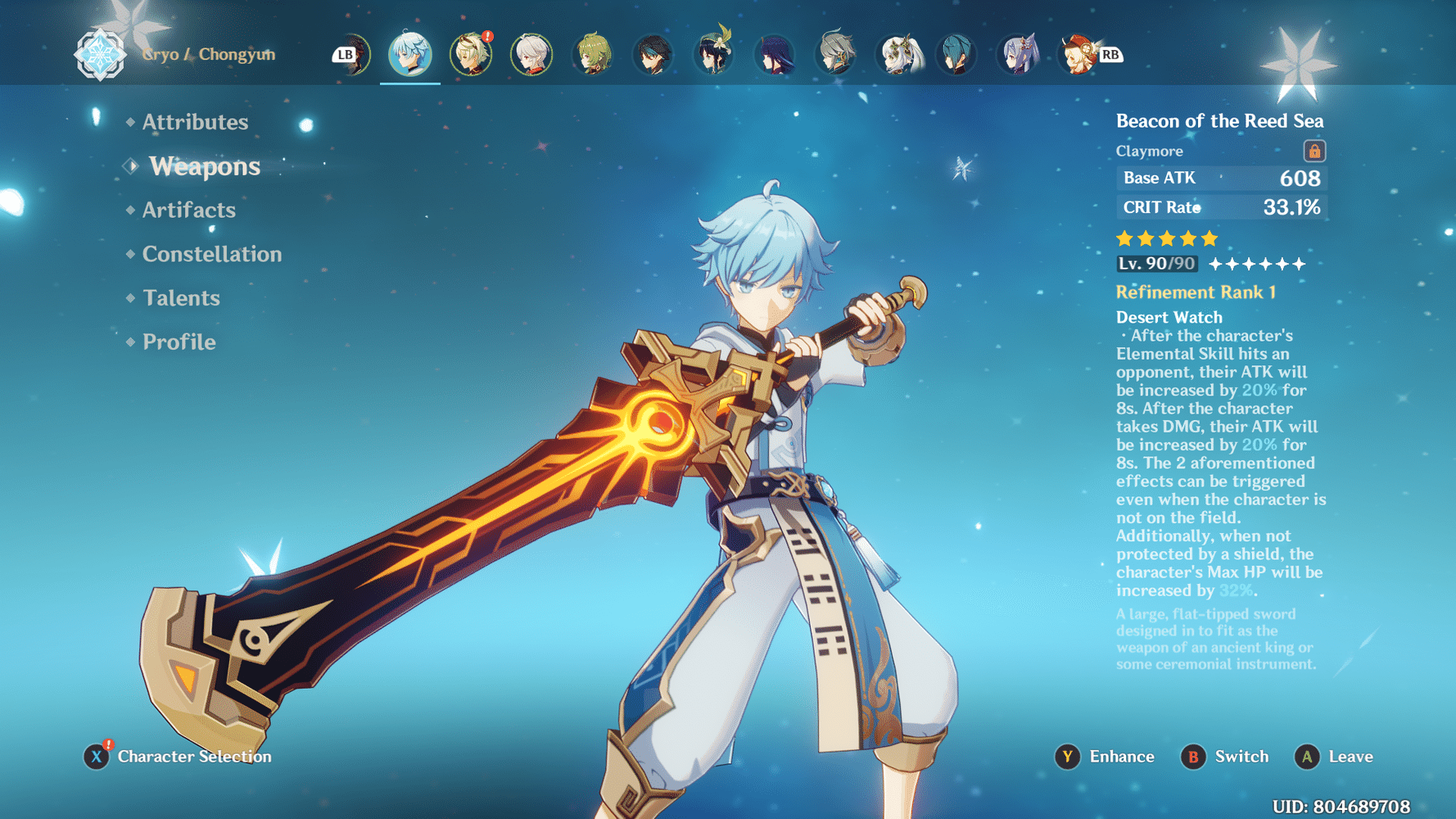Select Collei's character portrait
This screenshot has height=819, width=1456.
(592, 54)
